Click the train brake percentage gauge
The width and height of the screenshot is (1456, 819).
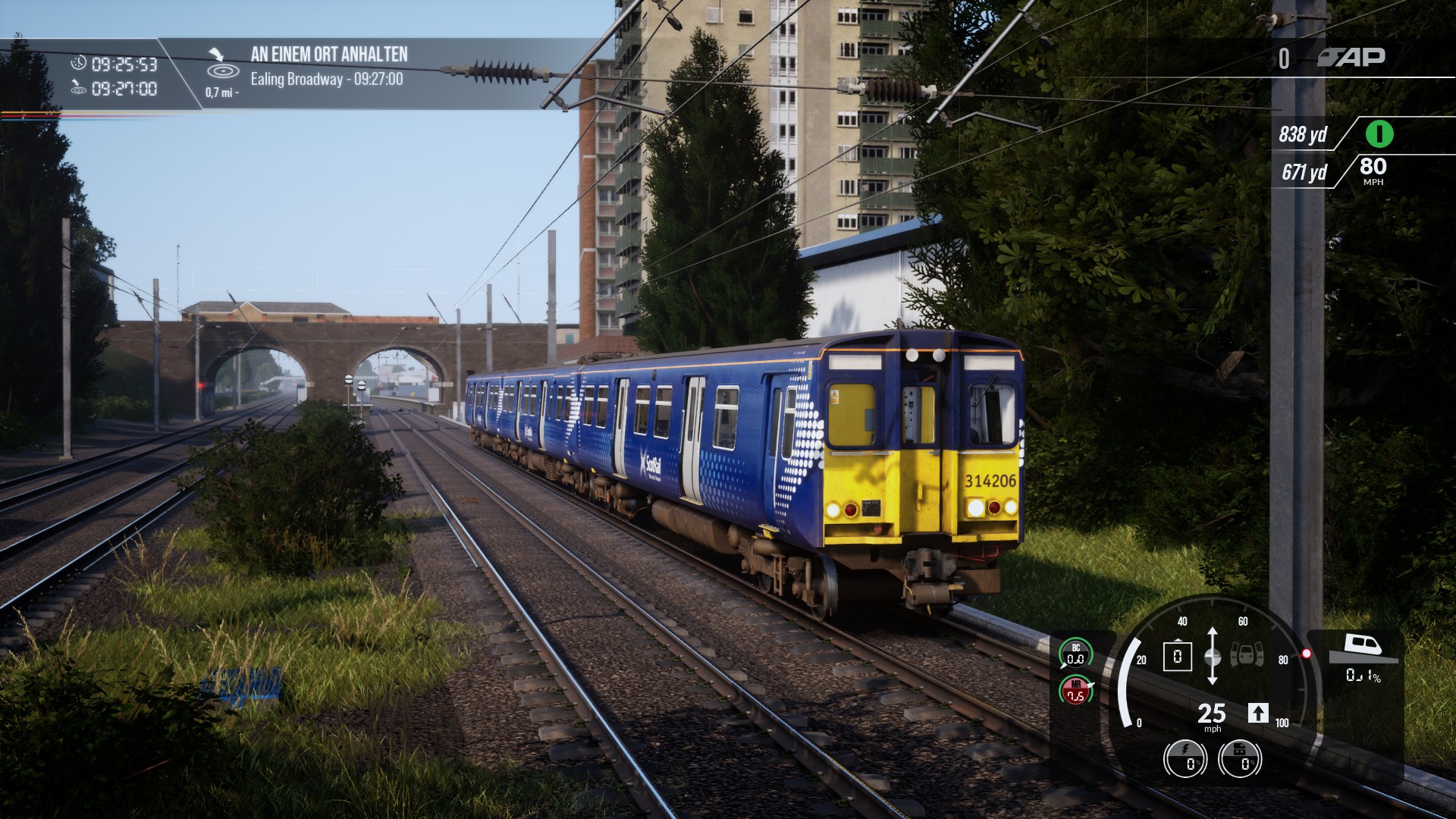(1240, 759)
